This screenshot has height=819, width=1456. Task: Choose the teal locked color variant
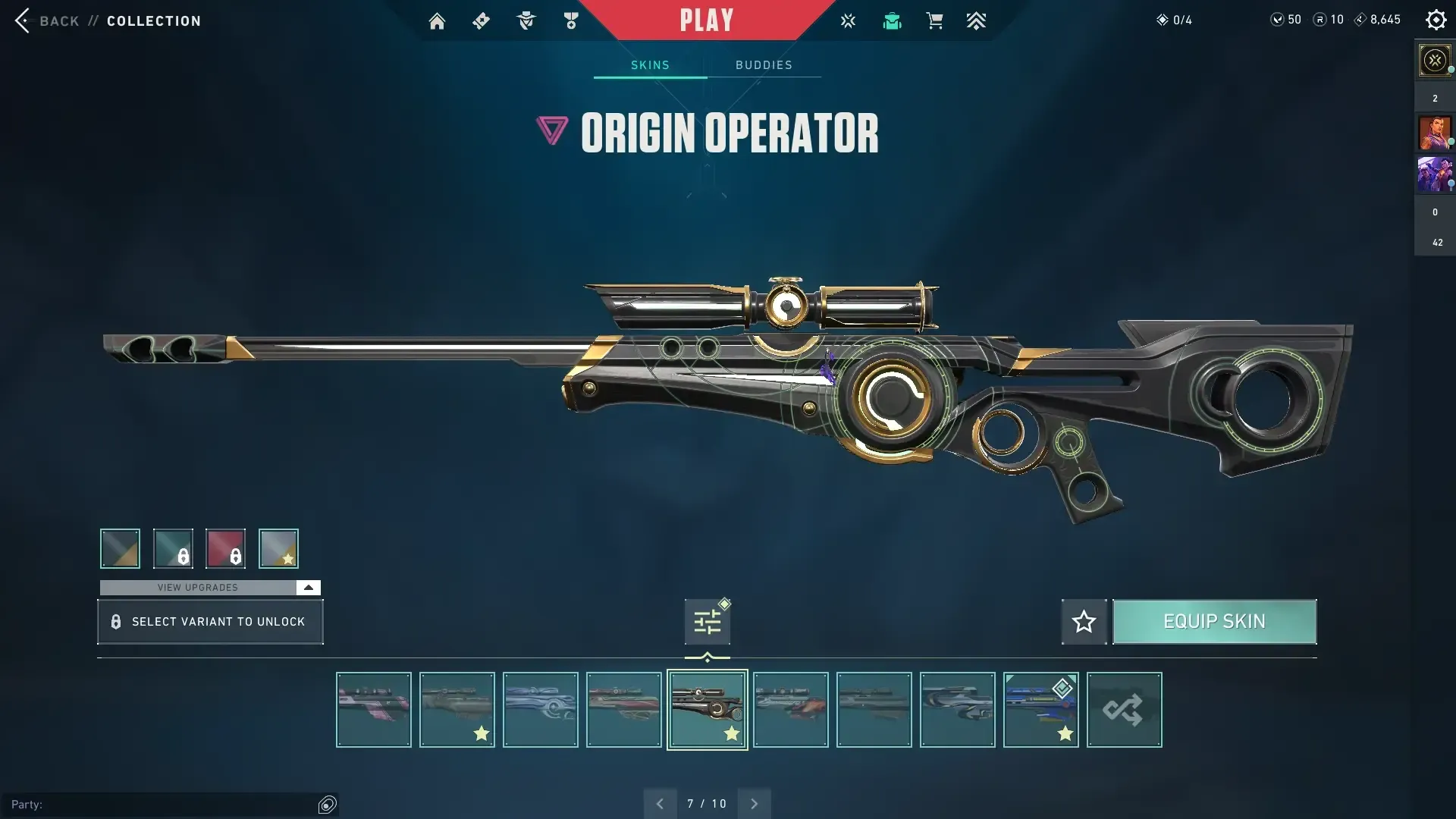(173, 548)
